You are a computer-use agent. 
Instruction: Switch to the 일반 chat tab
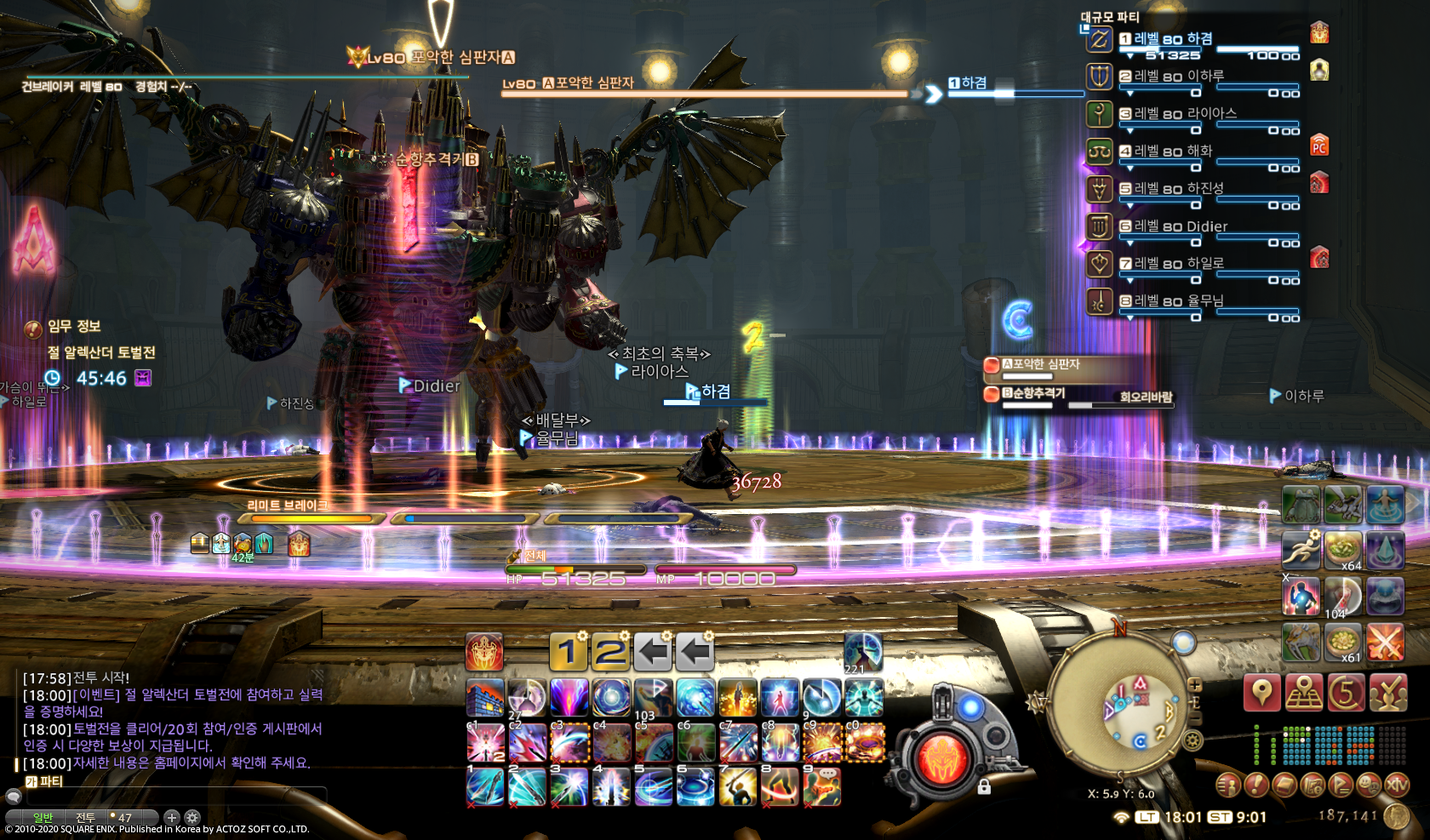[x=43, y=818]
